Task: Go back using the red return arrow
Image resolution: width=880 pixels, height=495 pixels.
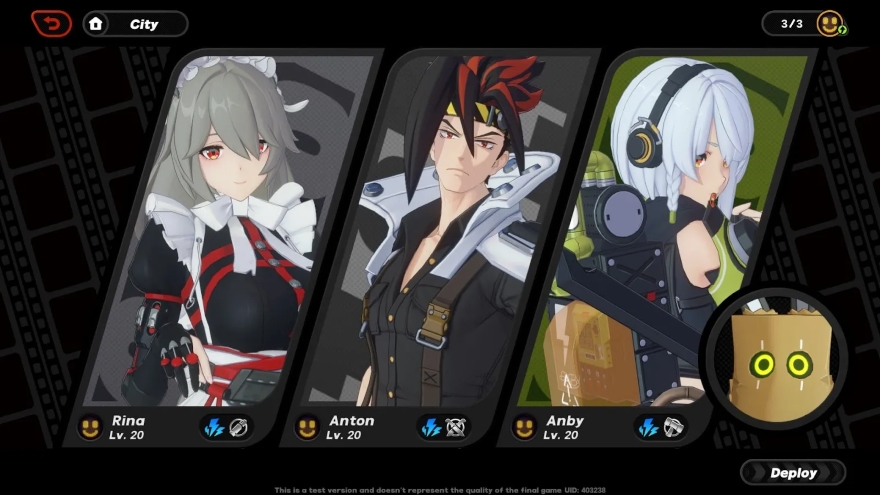Action: point(51,23)
